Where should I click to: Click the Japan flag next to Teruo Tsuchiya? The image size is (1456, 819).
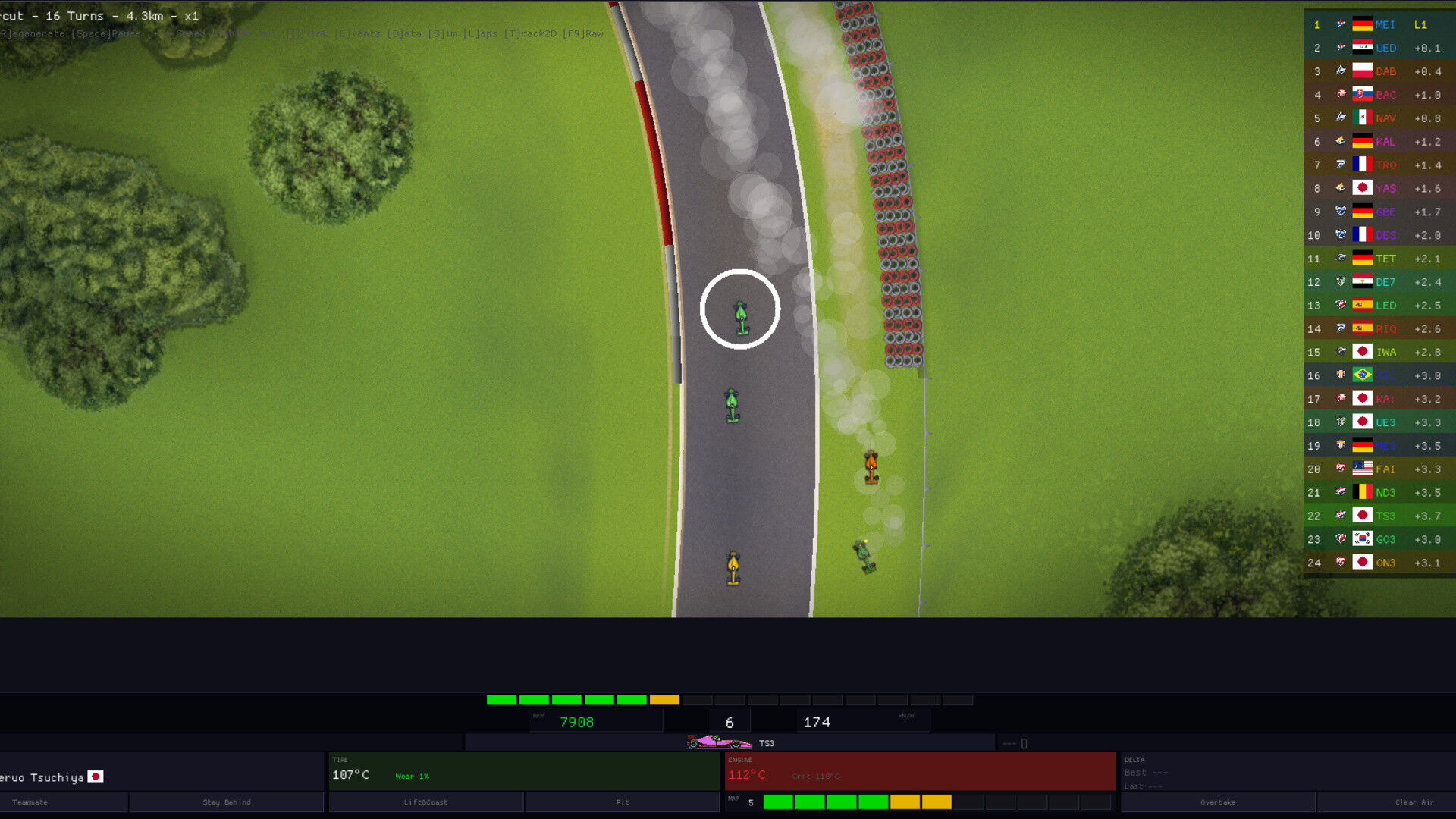pos(96,777)
